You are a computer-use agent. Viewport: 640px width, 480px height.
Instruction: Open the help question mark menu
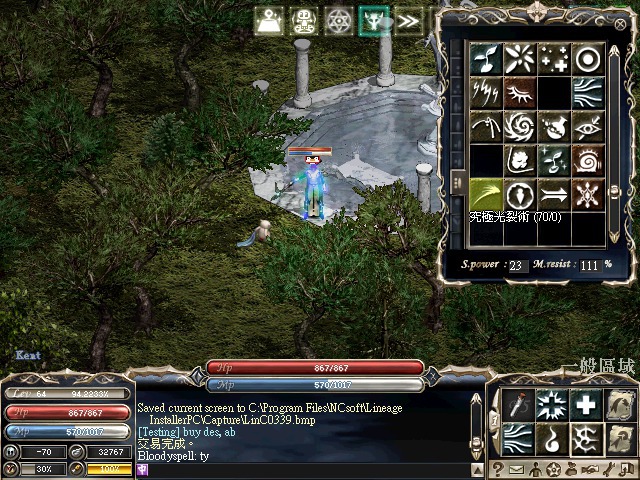tap(498, 469)
